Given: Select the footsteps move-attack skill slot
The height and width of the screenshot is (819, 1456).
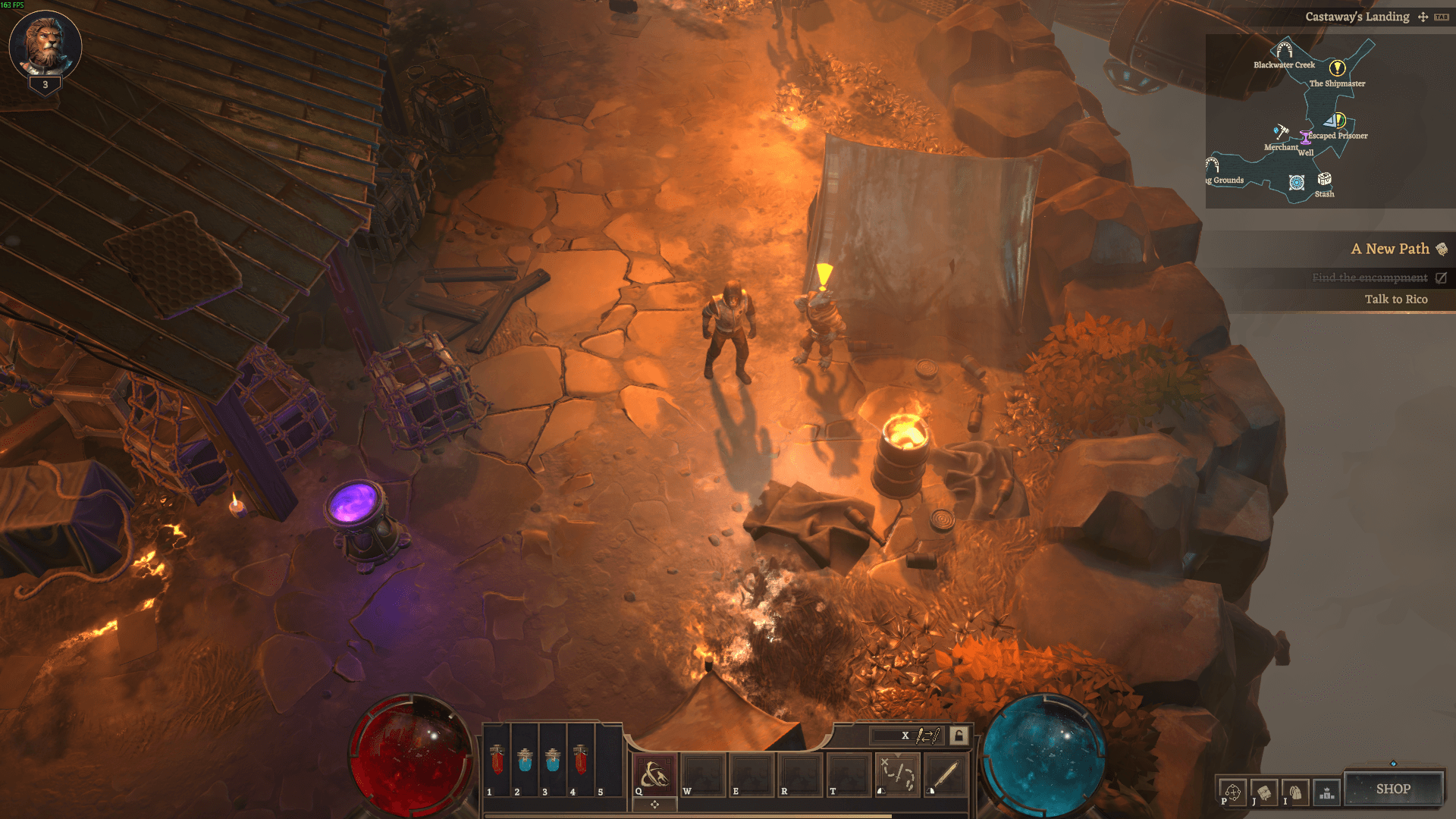Looking at the screenshot, I should click(x=898, y=775).
